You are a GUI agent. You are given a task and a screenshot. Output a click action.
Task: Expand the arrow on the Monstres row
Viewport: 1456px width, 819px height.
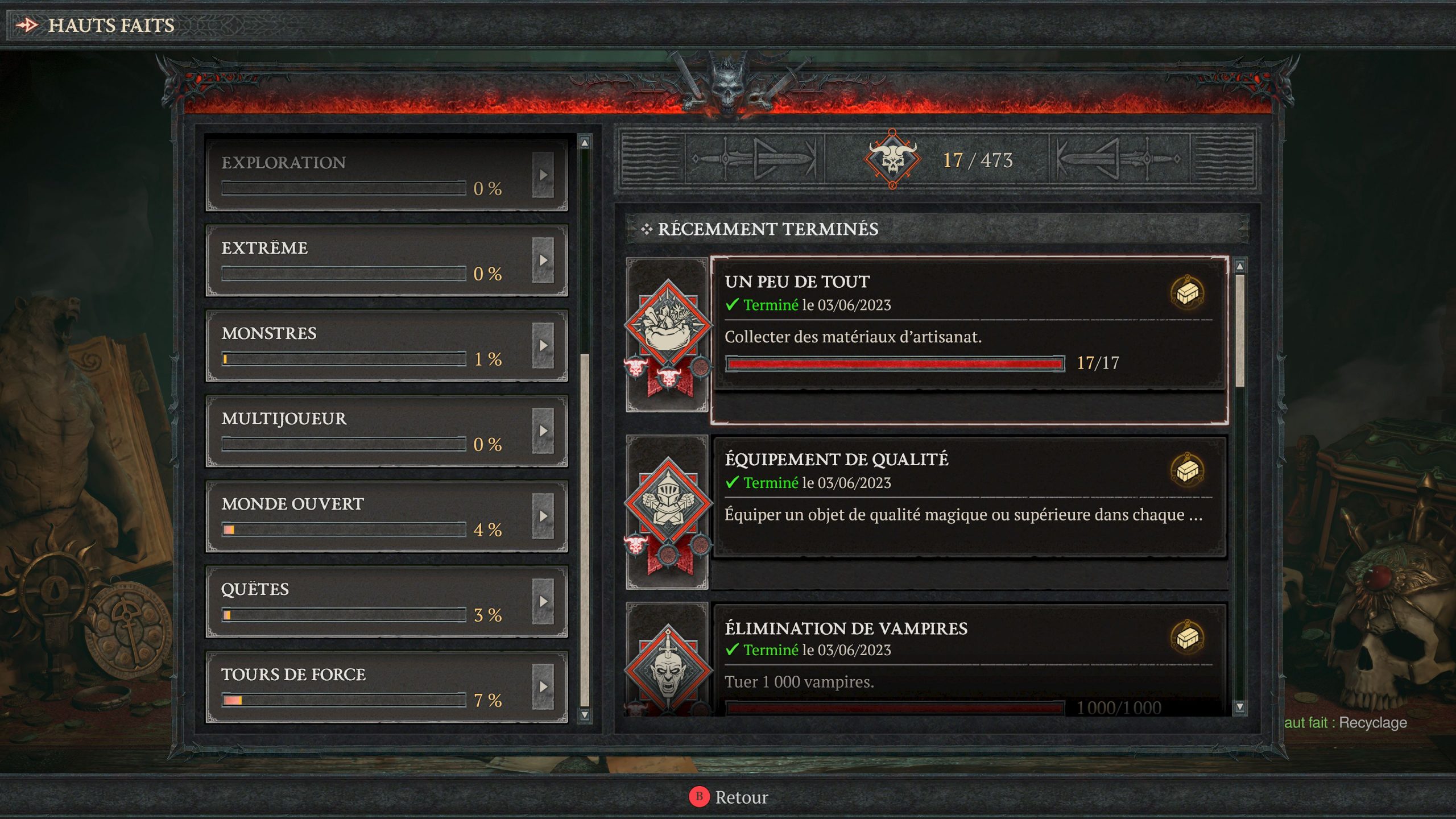point(543,345)
